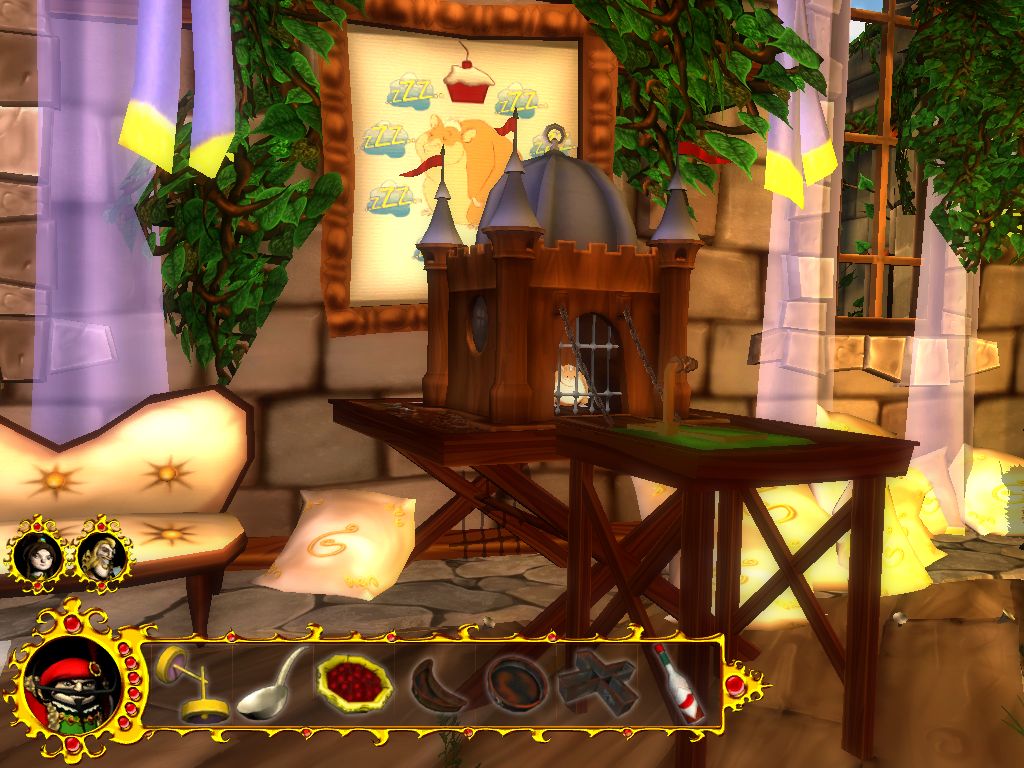The height and width of the screenshot is (768, 1024).
Task: Select the dark metal cross piece
Action: pyautogui.click(x=597, y=684)
